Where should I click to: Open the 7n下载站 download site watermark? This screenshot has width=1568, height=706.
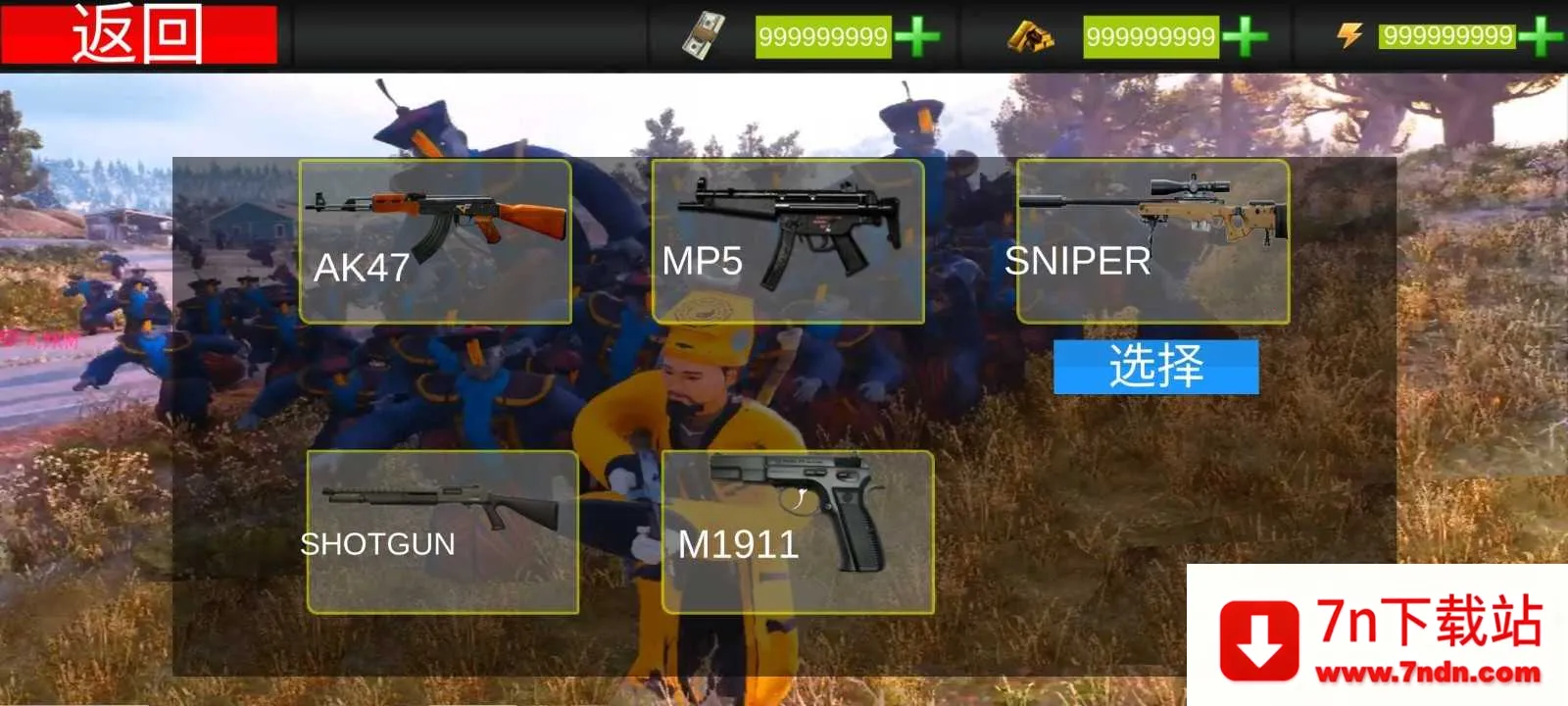pos(1380,637)
